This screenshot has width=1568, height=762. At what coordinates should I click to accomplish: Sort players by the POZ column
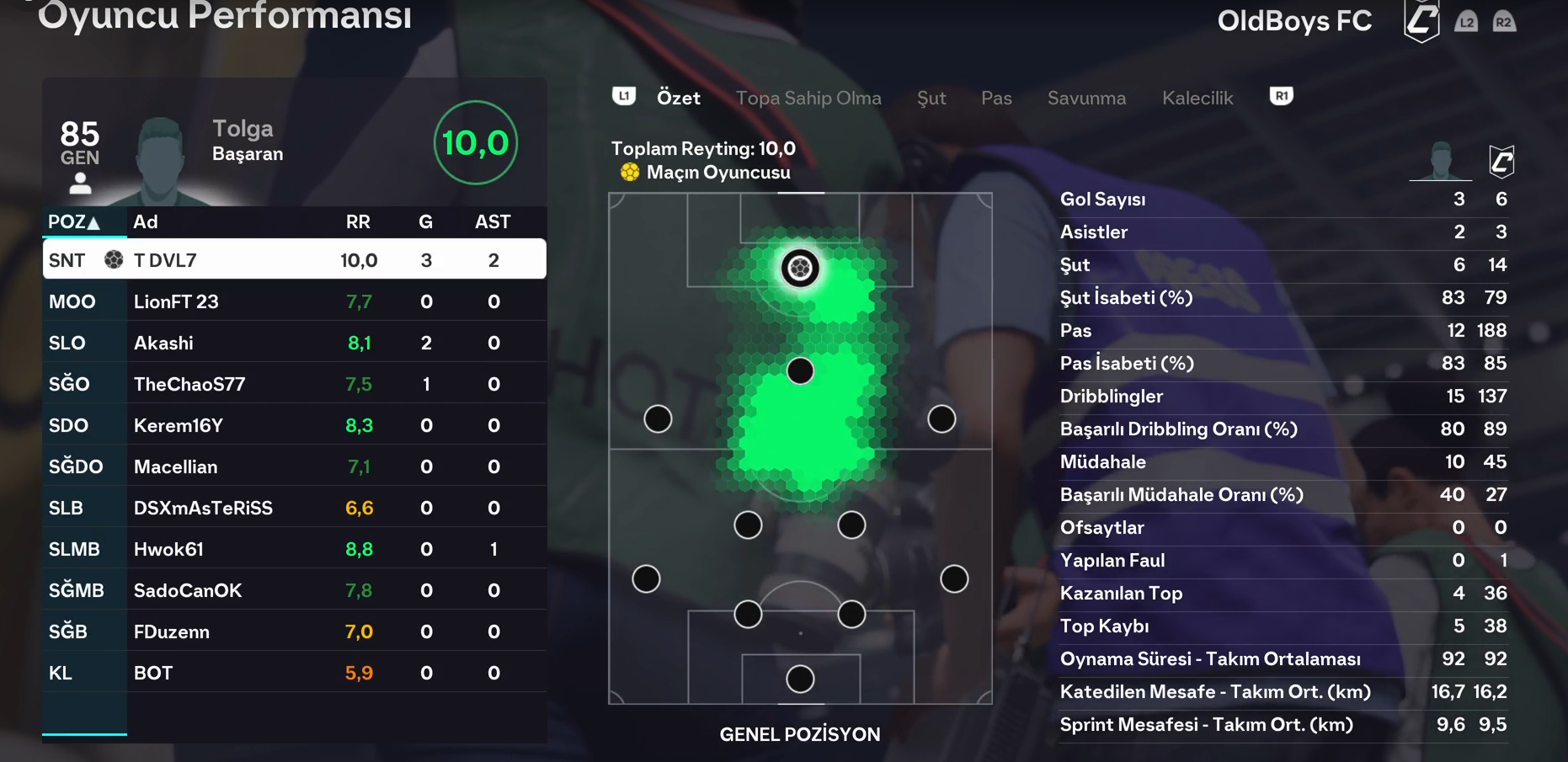click(74, 222)
